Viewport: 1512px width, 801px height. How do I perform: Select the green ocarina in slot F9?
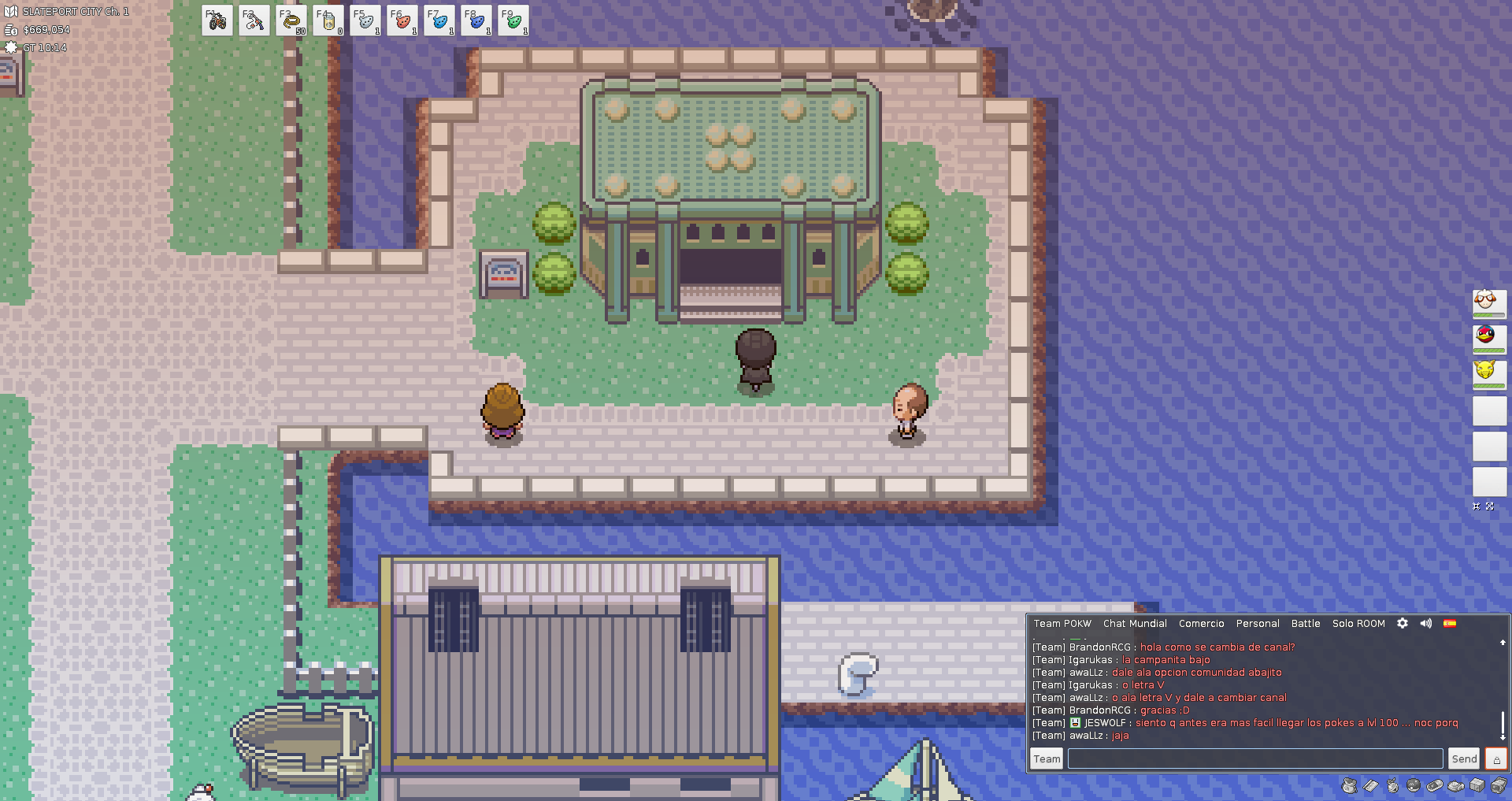[513, 20]
